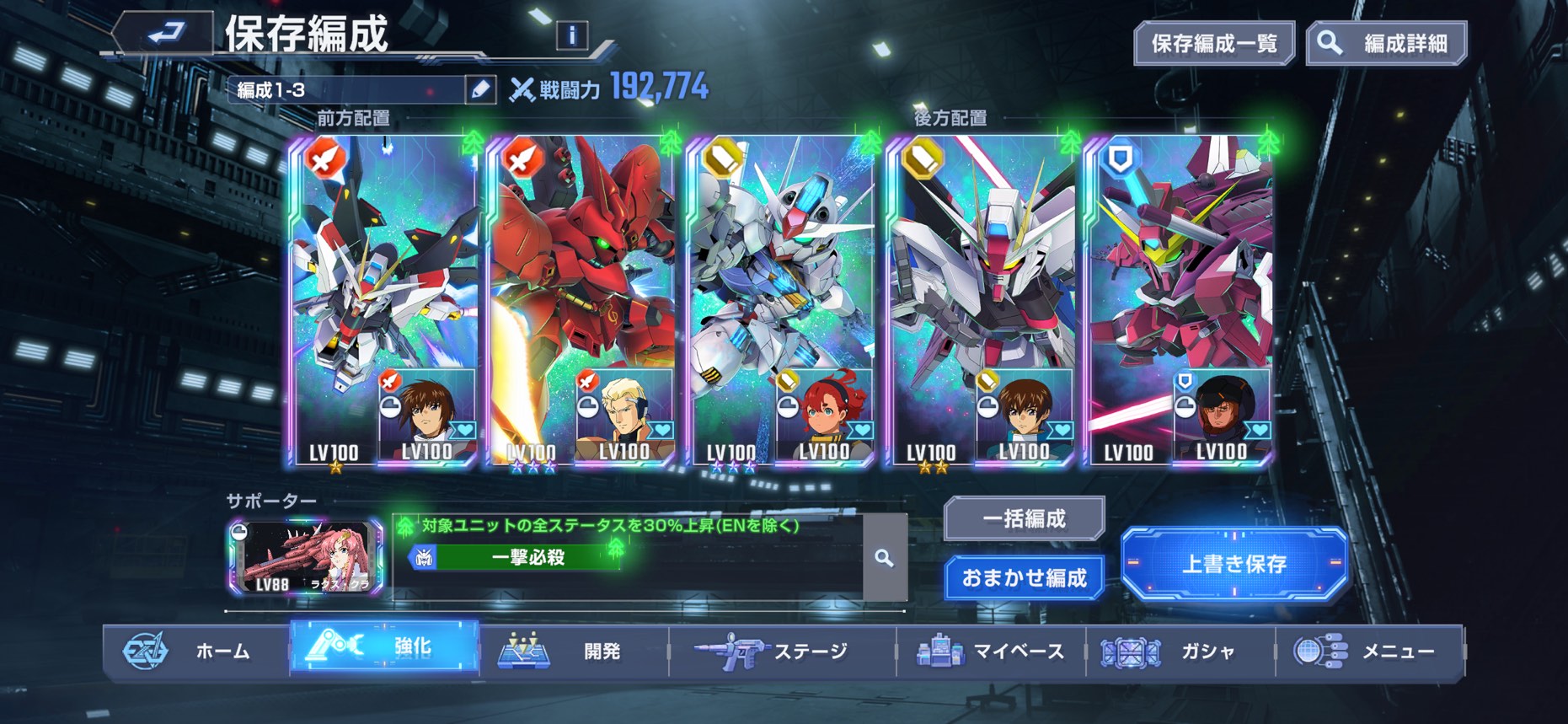Open マイベース in the navigation bar
This screenshot has width=1568, height=724.
(991, 651)
